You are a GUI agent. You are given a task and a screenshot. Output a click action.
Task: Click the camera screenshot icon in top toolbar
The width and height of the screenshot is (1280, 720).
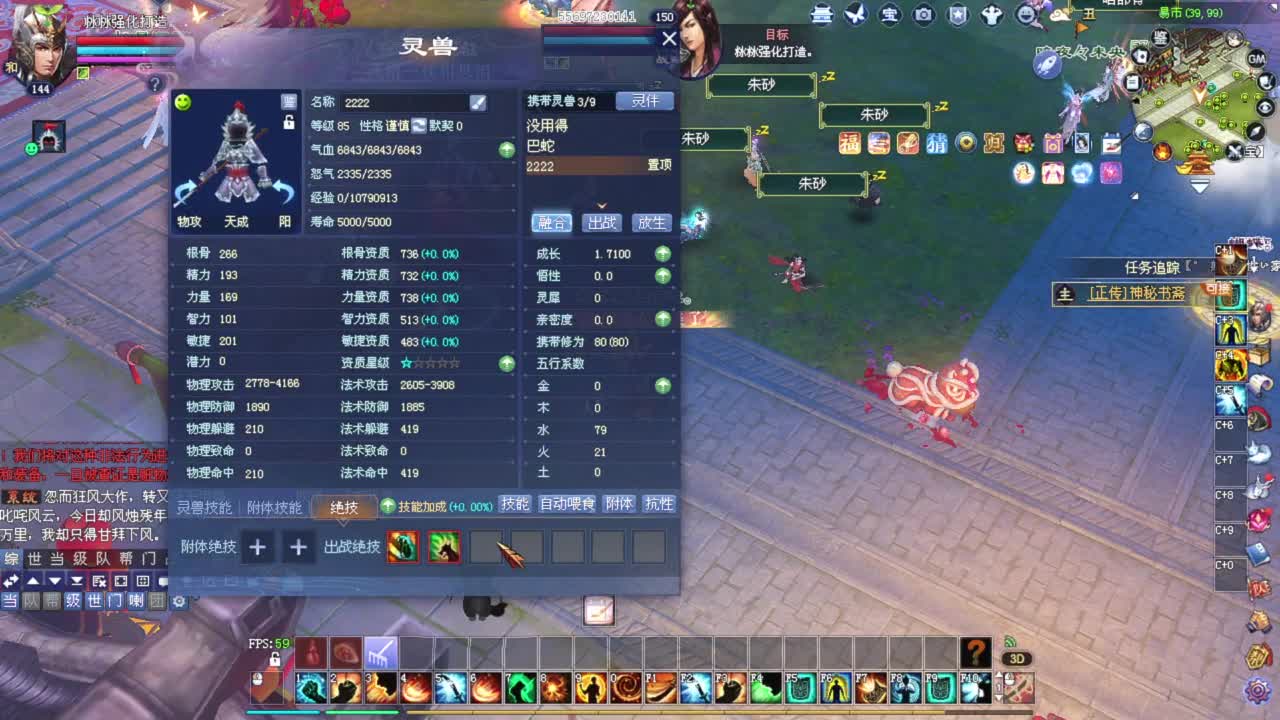(x=923, y=14)
